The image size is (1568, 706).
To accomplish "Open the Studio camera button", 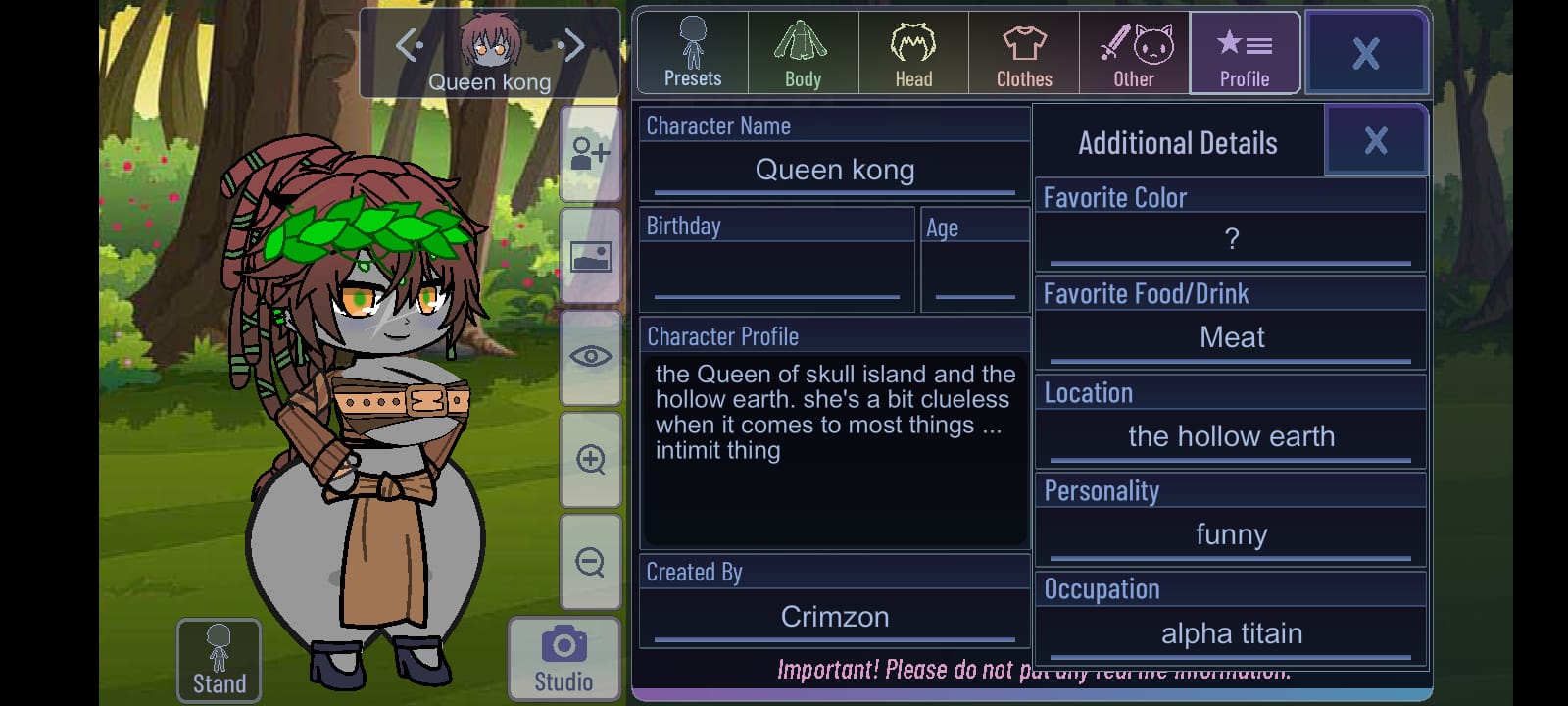I will (563, 658).
